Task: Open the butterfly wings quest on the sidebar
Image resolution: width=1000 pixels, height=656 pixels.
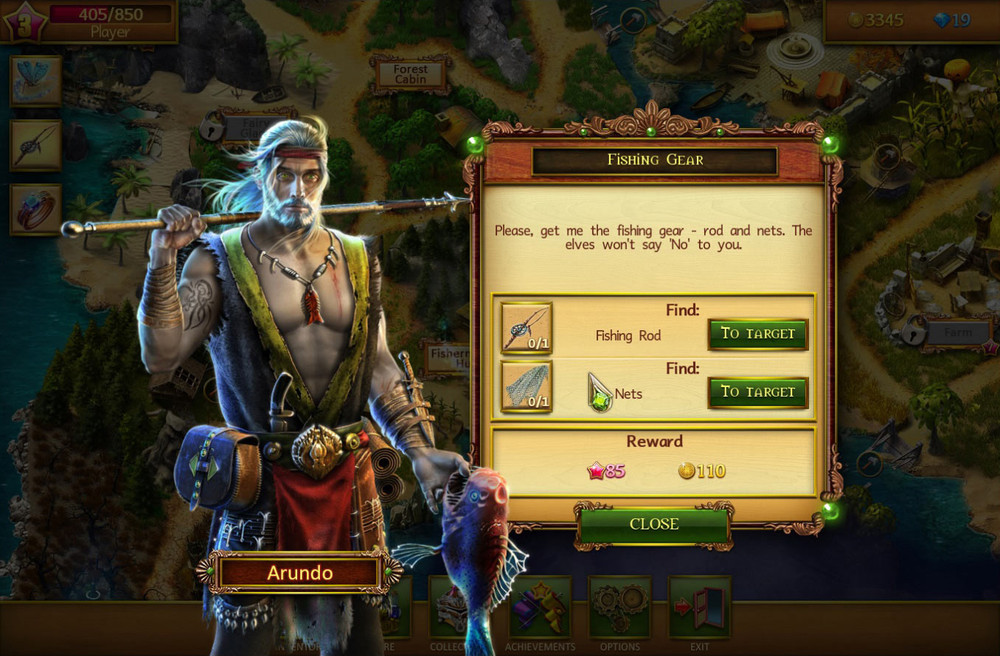Action: coord(36,81)
